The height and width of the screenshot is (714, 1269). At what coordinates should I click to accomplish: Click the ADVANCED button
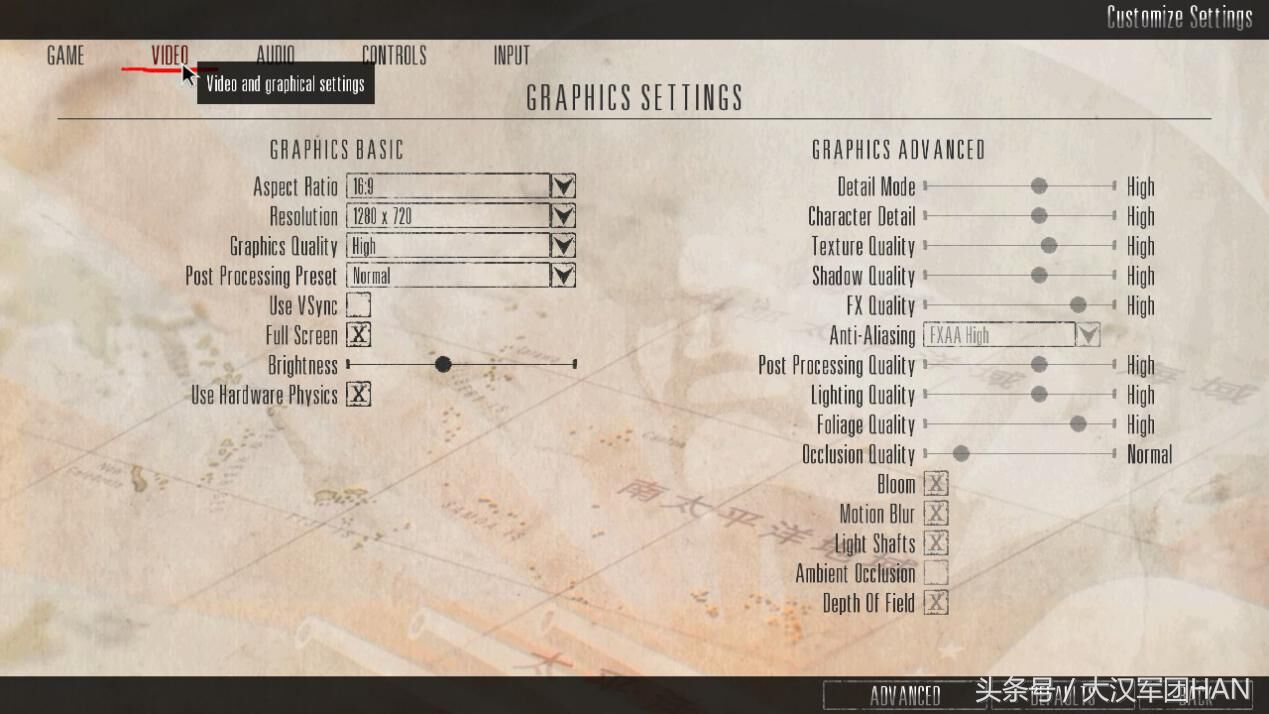904,696
